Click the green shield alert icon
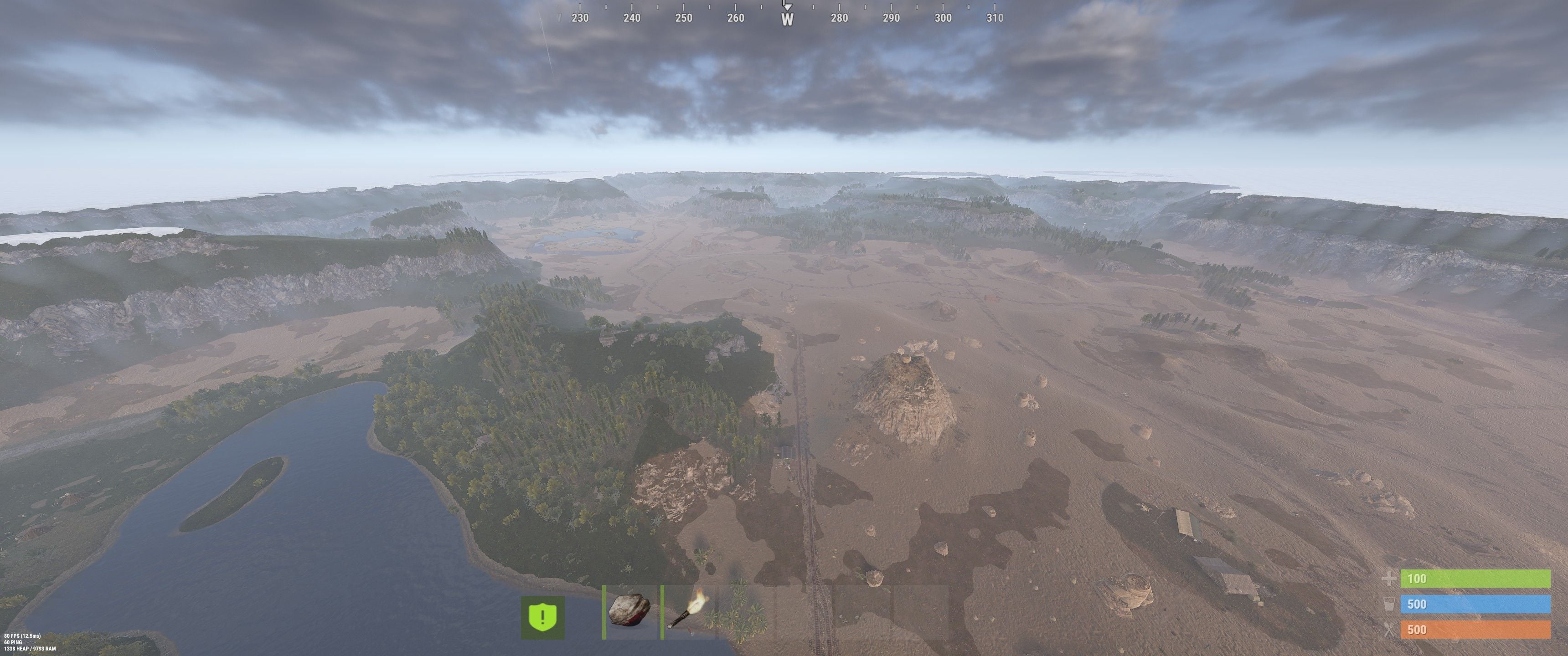 [542, 616]
